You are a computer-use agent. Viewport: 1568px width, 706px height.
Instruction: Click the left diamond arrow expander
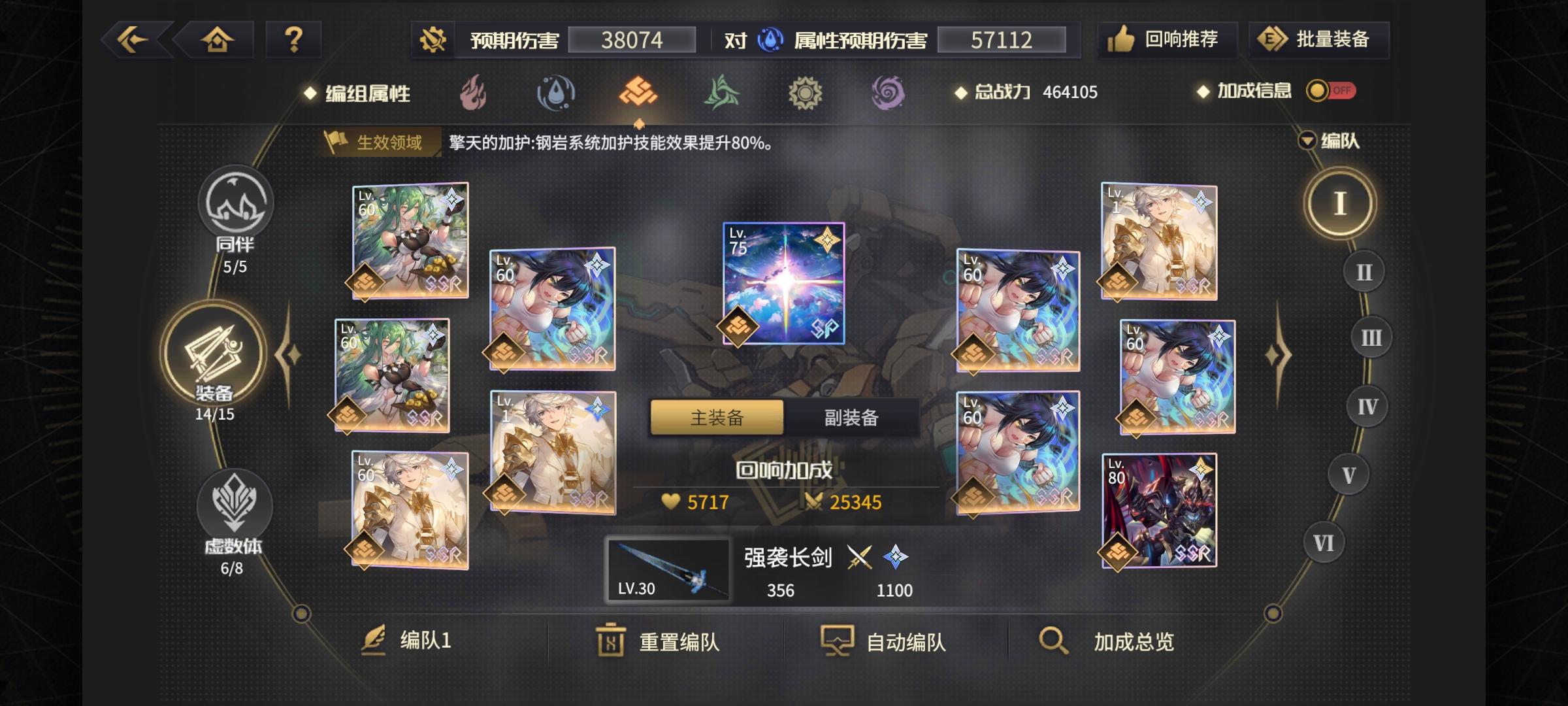[289, 353]
